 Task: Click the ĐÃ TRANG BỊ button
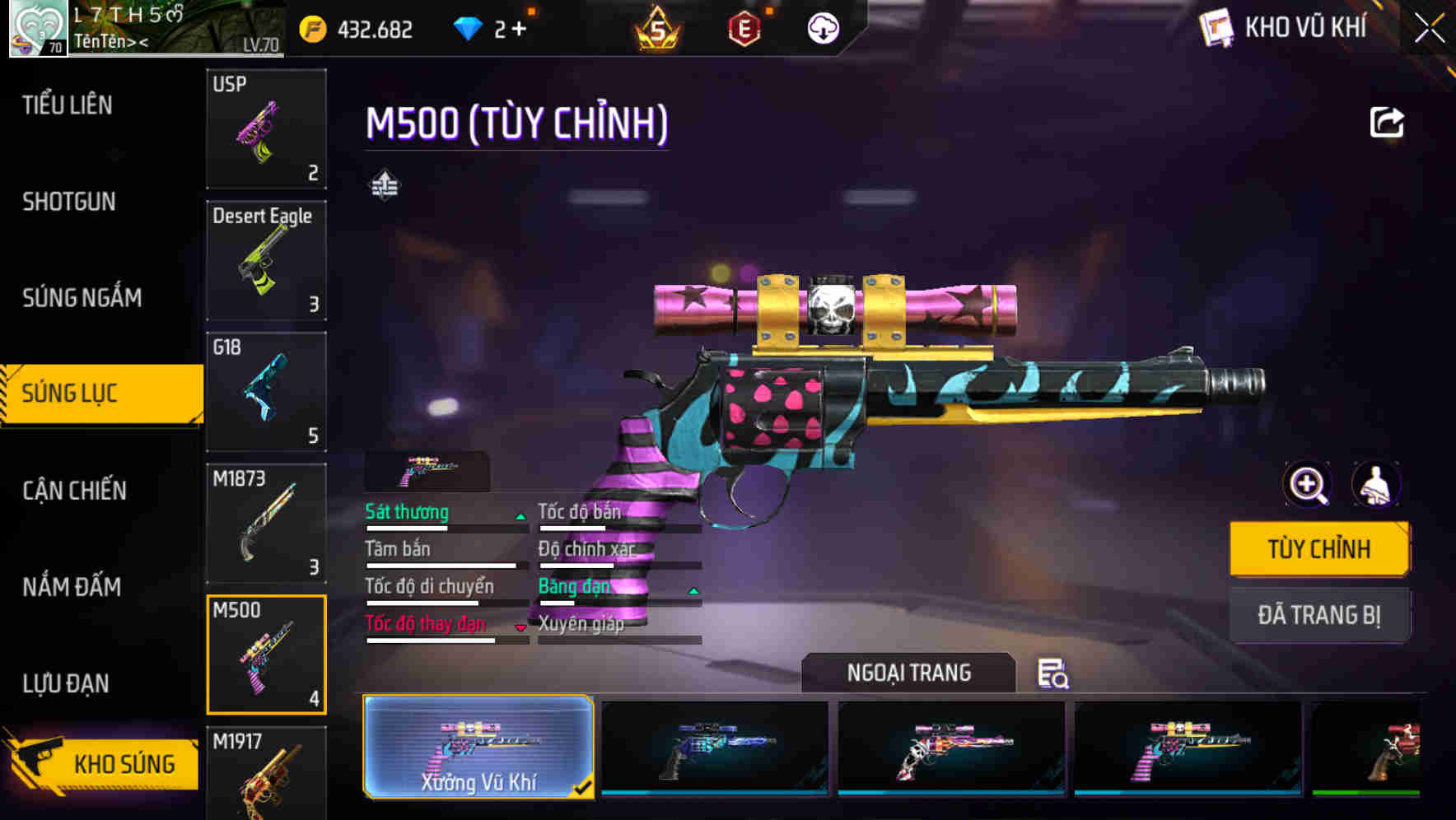tap(1319, 615)
